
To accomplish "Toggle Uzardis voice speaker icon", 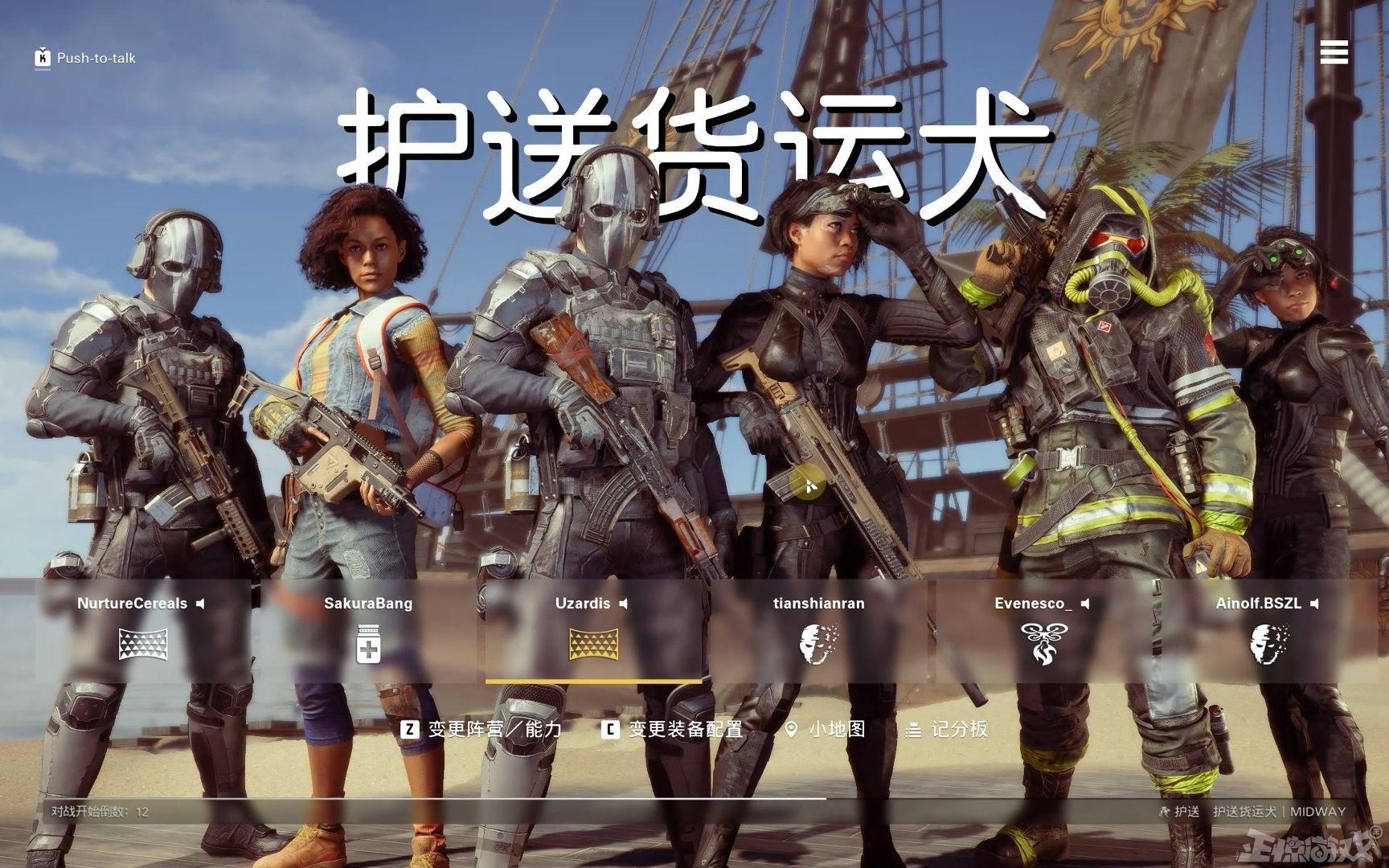I will tap(624, 604).
